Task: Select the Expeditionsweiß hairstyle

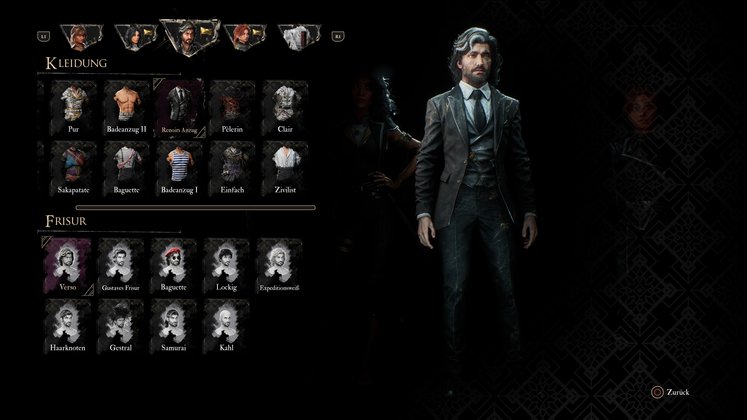Action: point(277,264)
